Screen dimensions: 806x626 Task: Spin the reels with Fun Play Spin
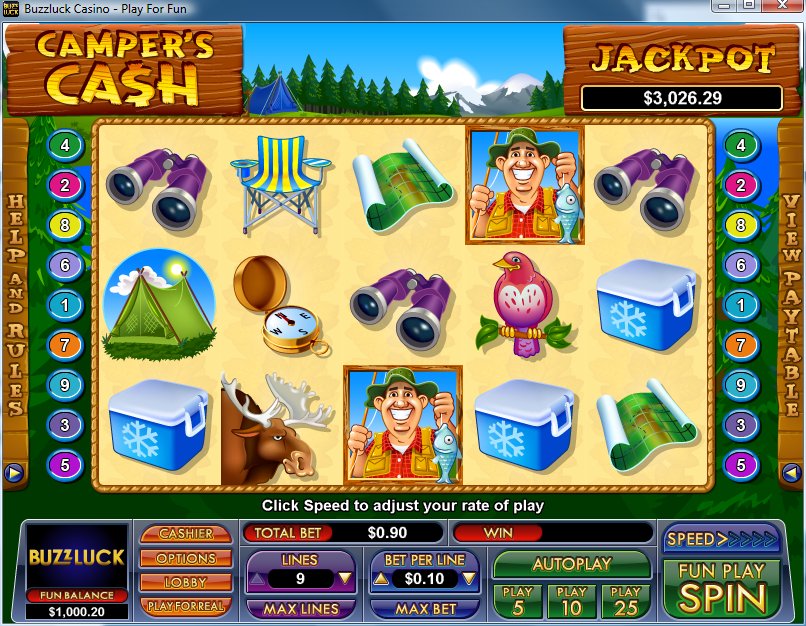click(x=716, y=588)
